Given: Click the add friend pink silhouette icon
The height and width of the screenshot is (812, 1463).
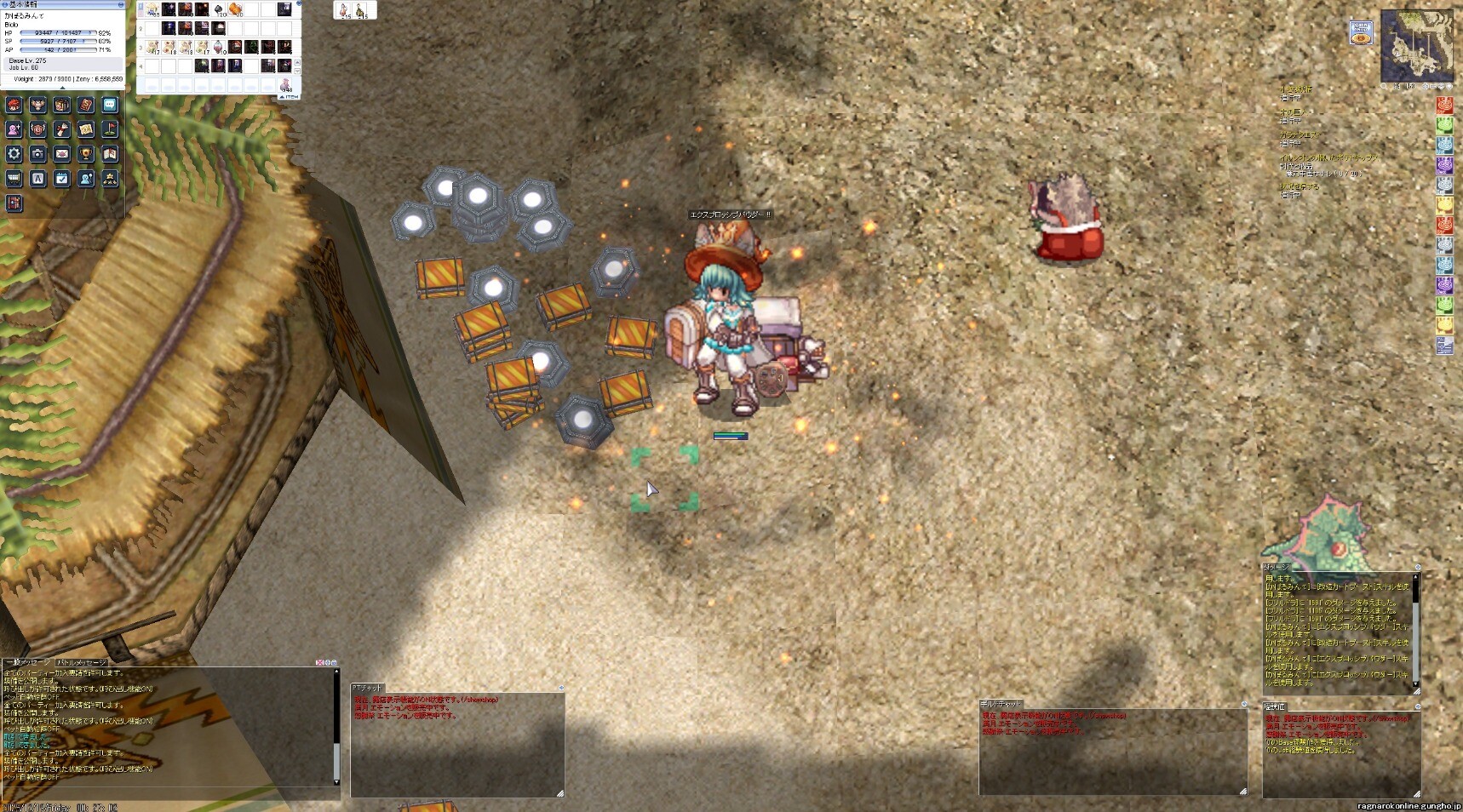Looking at the screenshot, I should (14, 129).
